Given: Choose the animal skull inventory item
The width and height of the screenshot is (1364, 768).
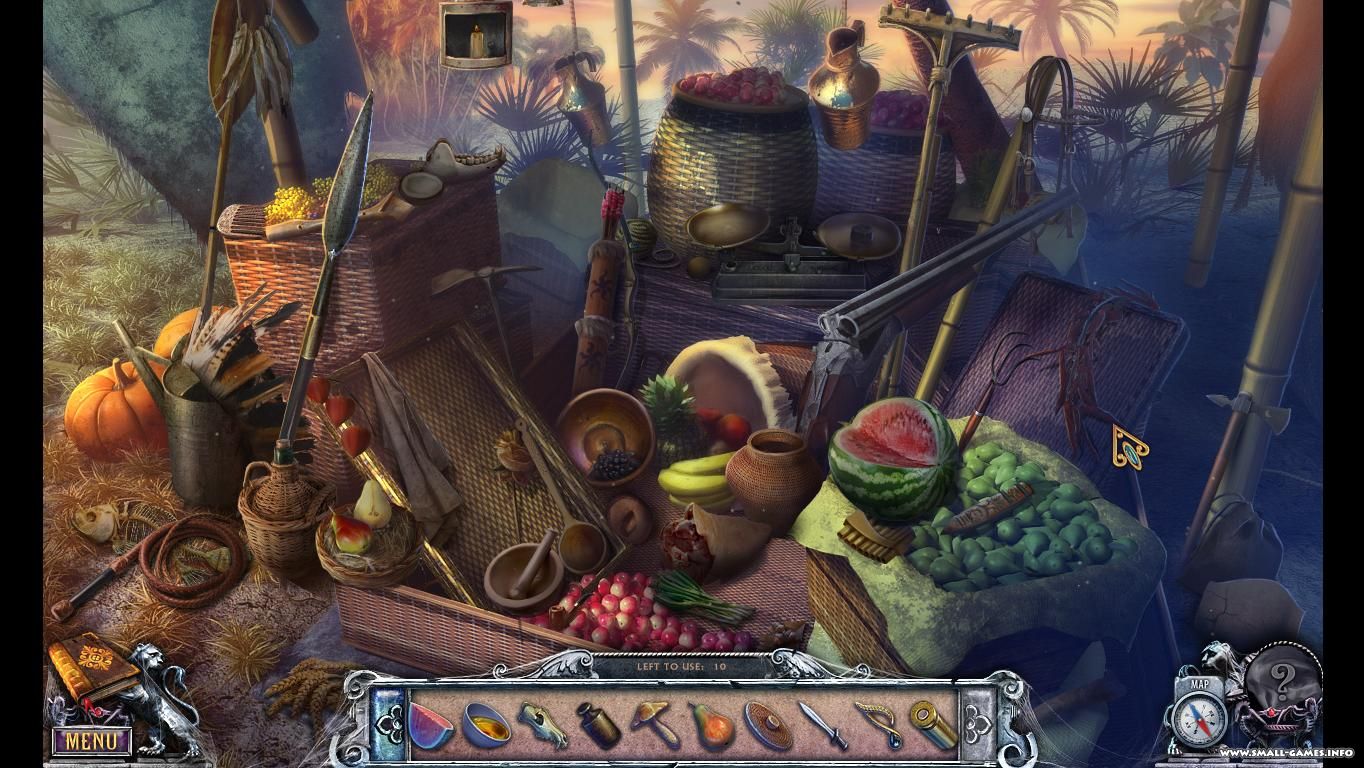Looking at the screenshot, I should pos(543,724).
